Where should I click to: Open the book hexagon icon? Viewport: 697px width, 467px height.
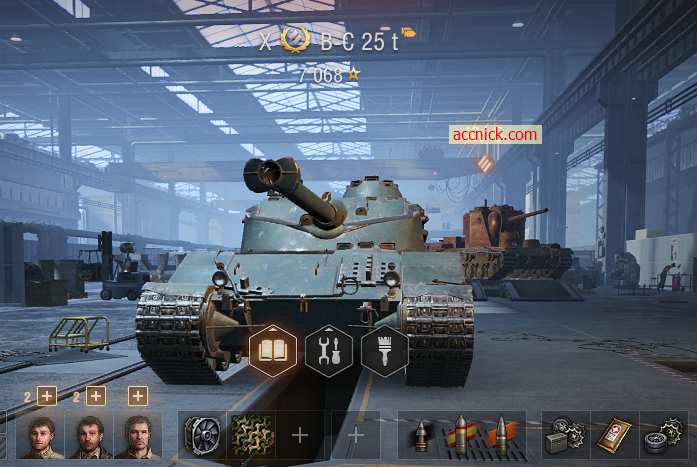click(273, 352)
